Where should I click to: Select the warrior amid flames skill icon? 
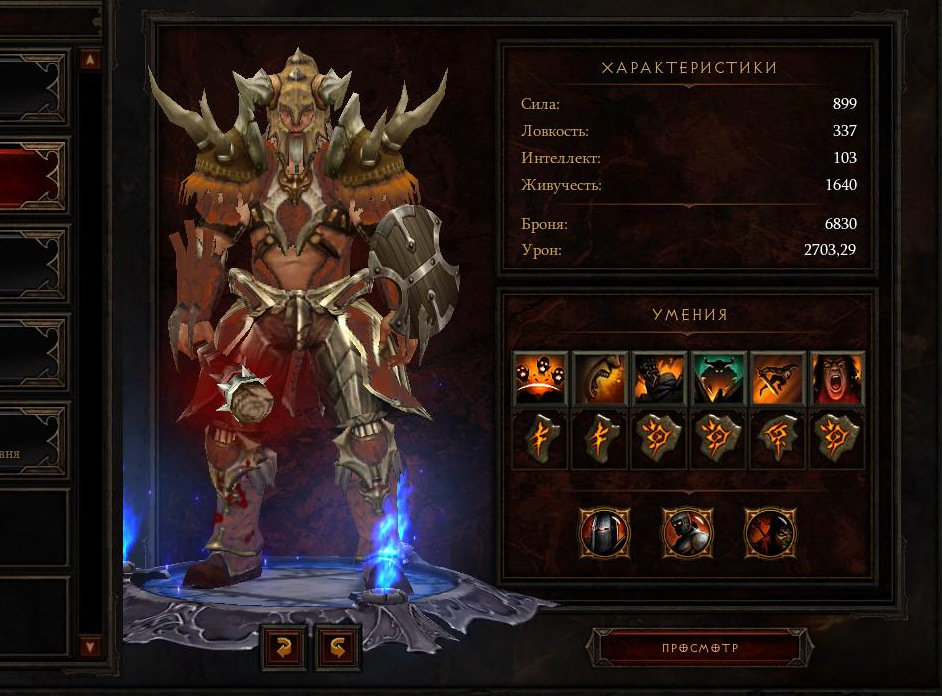pos(659,378)
